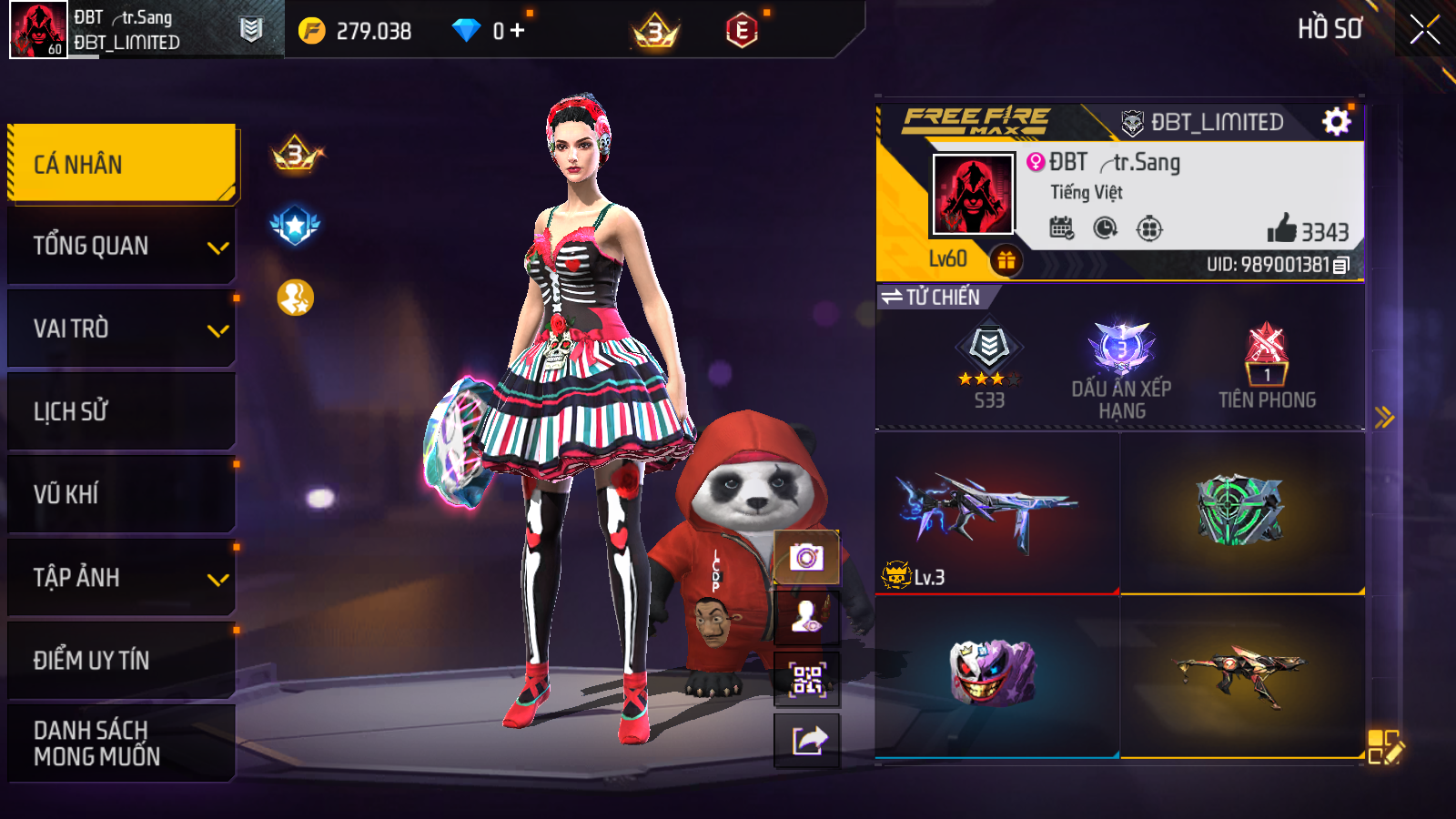Click the thumbs-up like button

tap(1282, 228)
